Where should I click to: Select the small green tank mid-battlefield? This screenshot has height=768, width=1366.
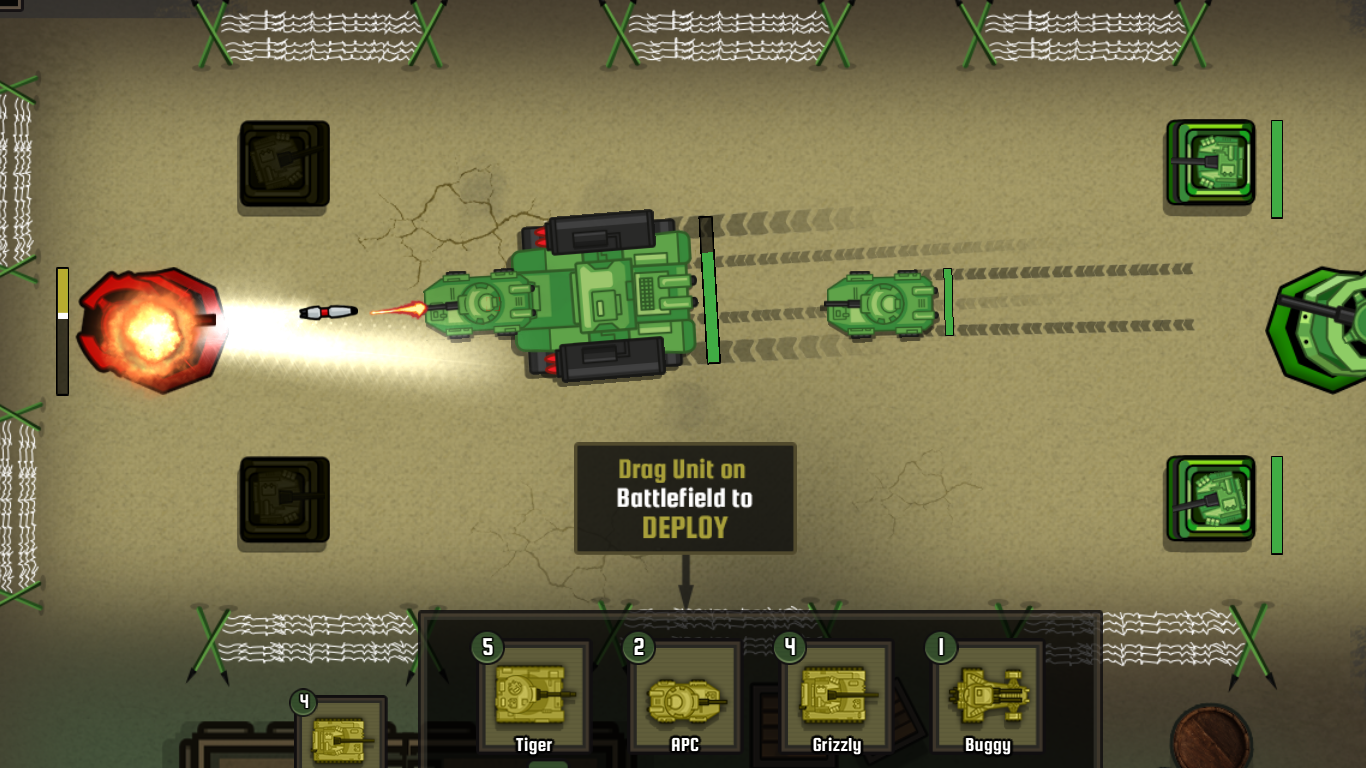pyautogui.click(x=880, y=303)
